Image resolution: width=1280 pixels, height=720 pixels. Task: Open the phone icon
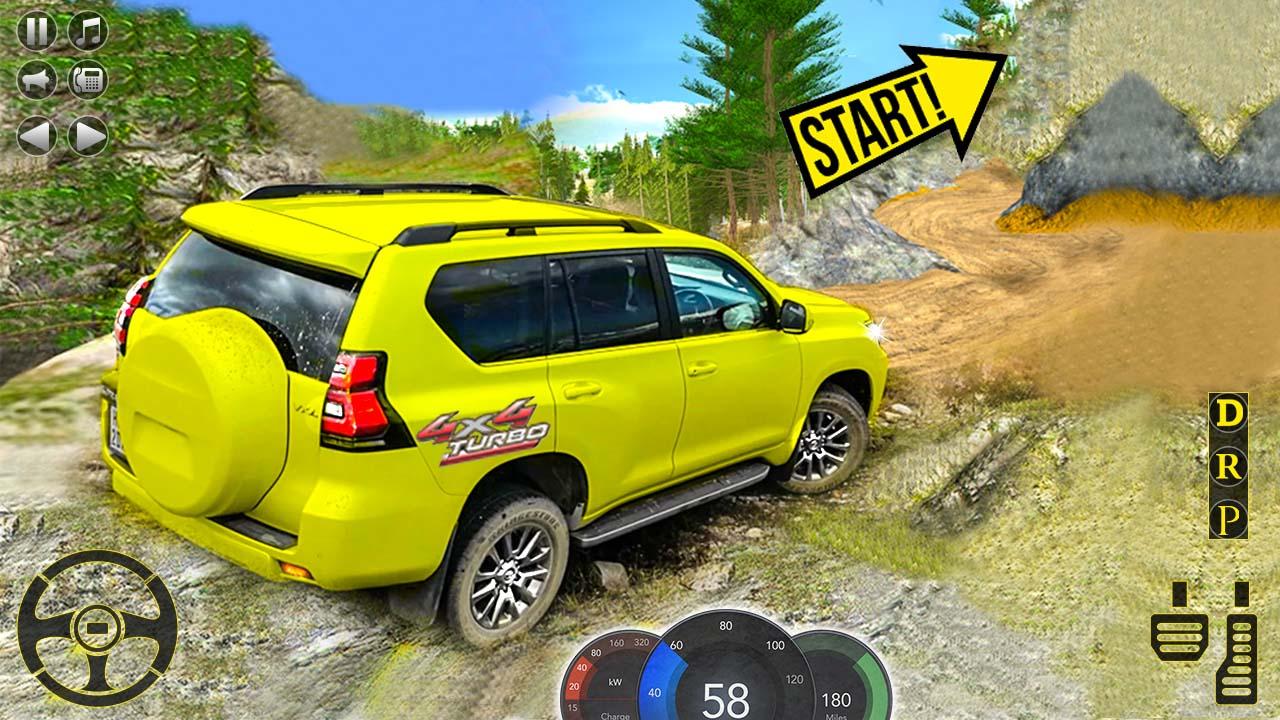85,80
